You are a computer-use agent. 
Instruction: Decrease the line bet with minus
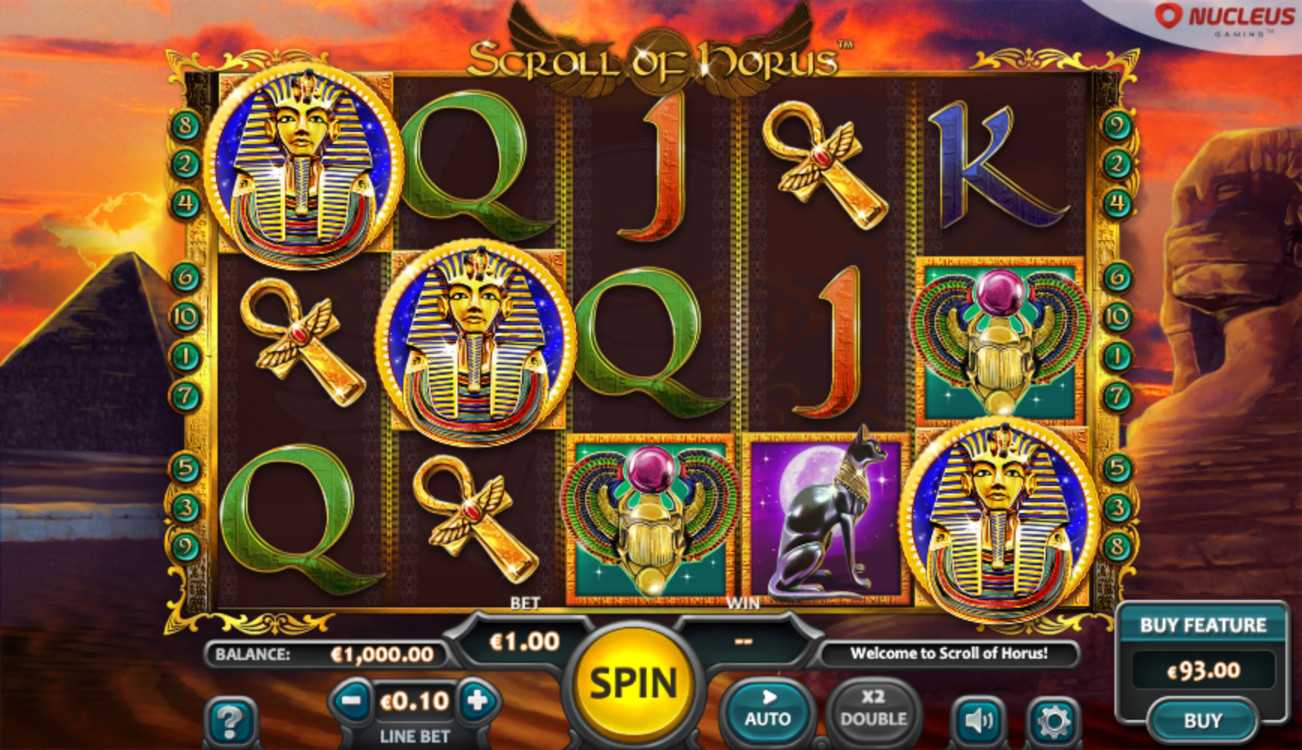tap(351, 701)
